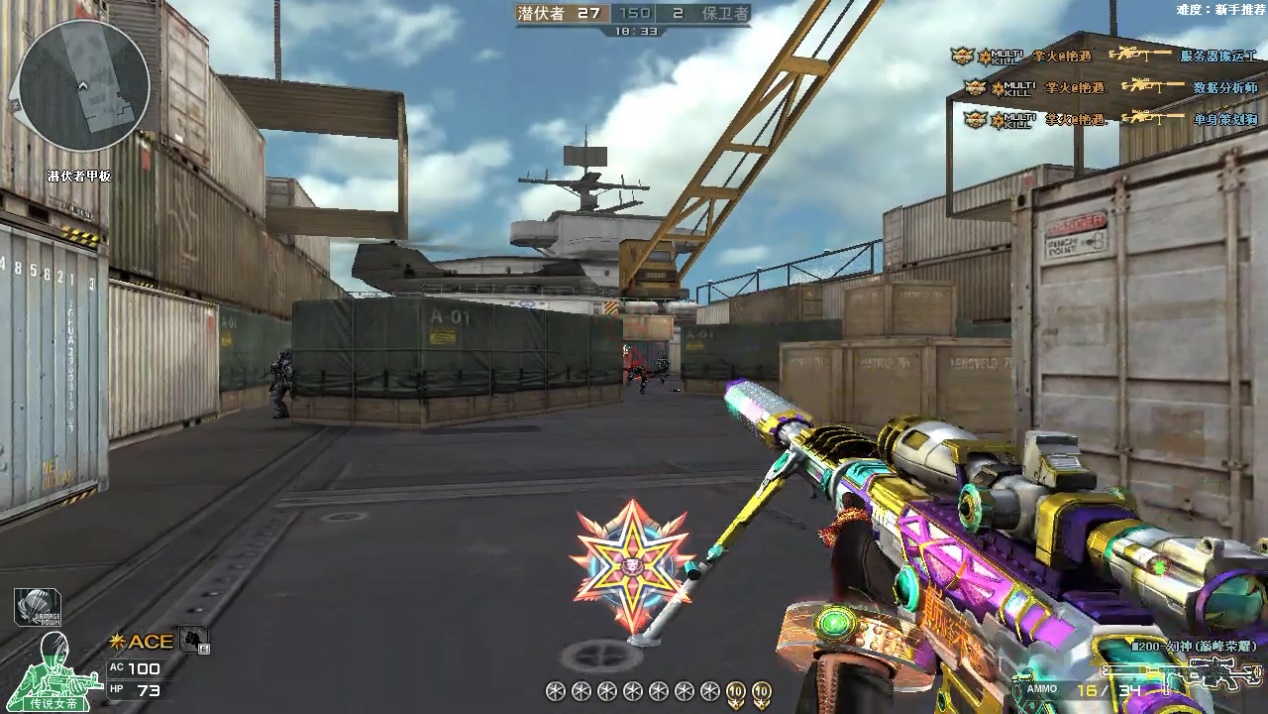The image size is (1268, 714).
Task: Select the Damage Down parachute icon
Action: pos(37,607)
